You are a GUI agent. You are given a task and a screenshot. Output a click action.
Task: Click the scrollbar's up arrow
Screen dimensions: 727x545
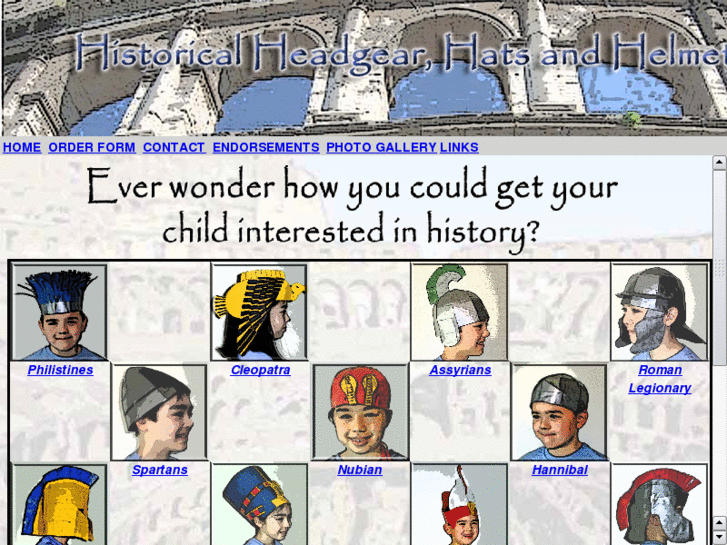click(x=719, y=162)
